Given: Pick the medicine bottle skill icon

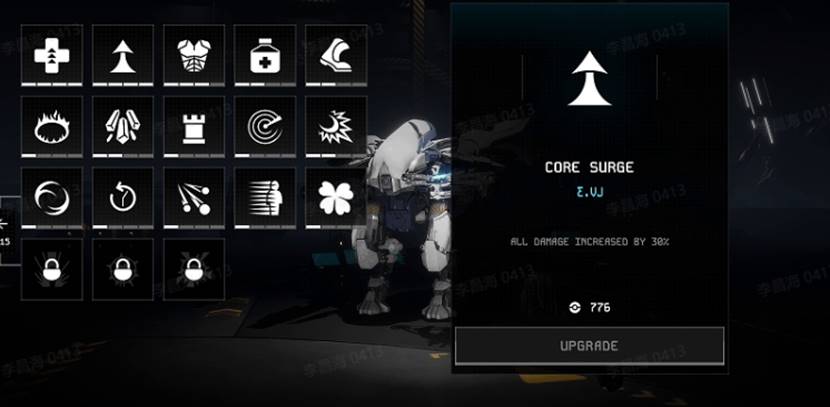Looking at the screenshot, I should pyautogui.click(x=265, y=55).
